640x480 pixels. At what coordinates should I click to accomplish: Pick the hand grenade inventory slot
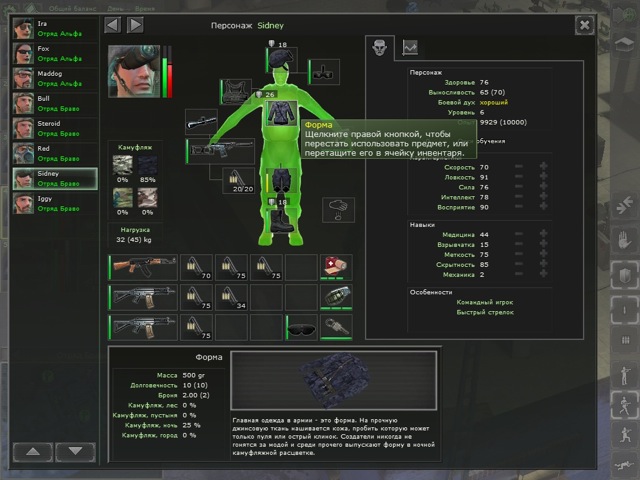(x=336, y=298)
